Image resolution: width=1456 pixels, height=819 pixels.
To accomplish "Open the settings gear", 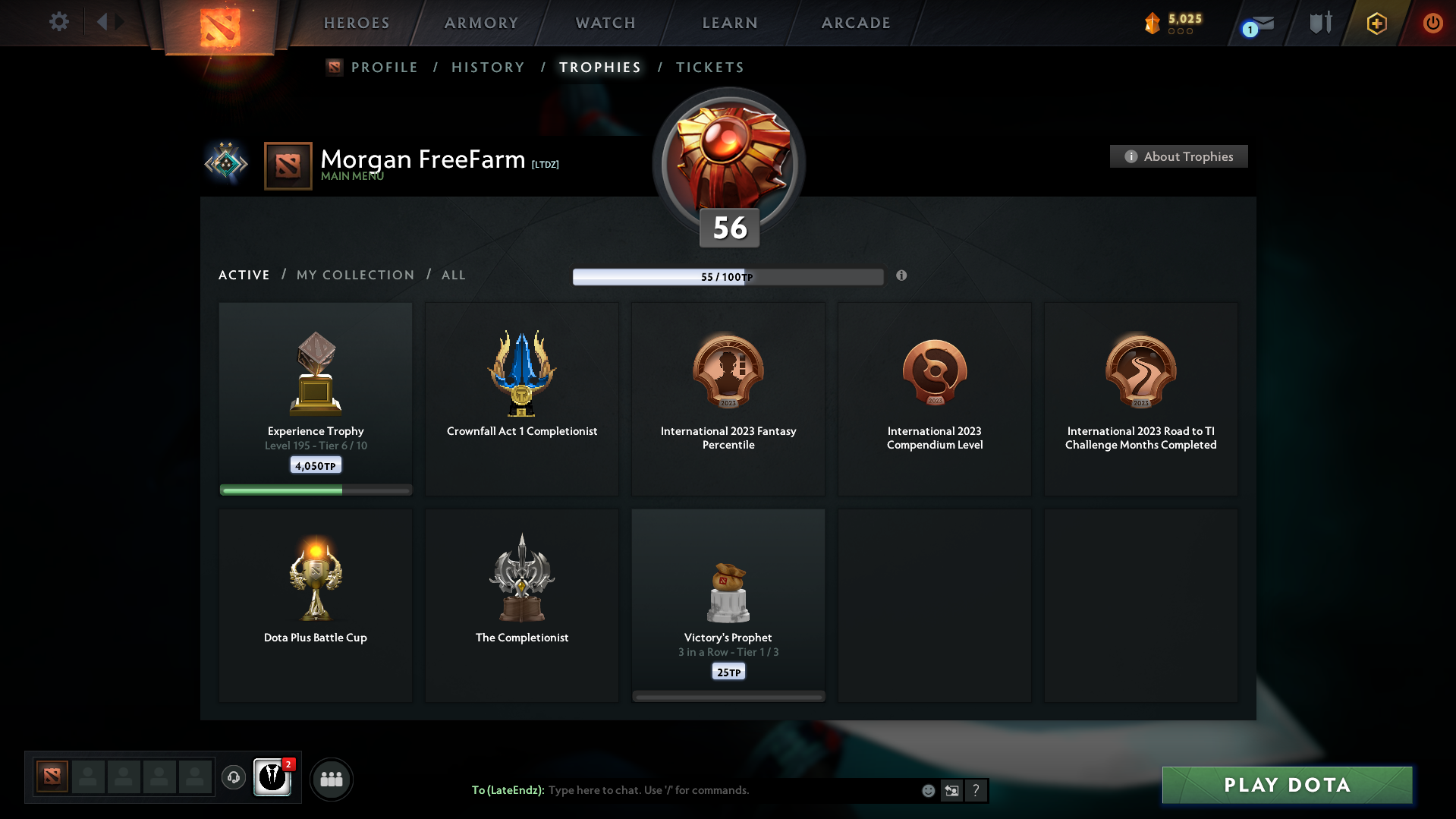I will [x=58, y=22].
